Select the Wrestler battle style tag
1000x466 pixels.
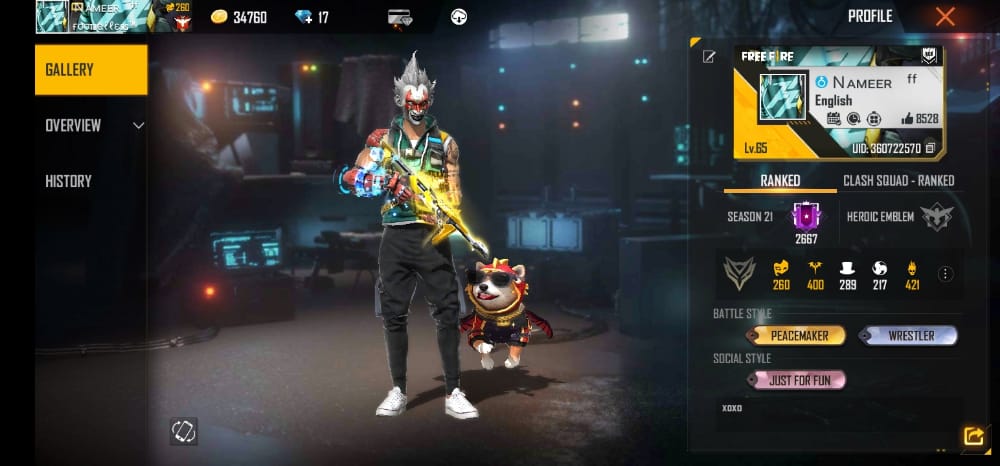pyautogui.click(x=909, y=336)
